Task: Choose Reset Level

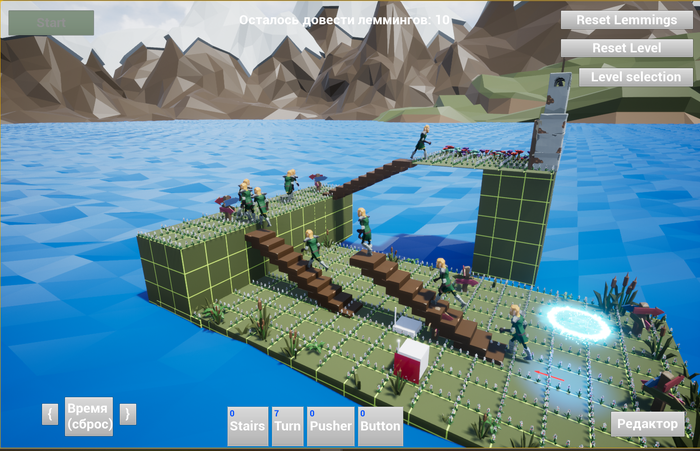Action: (626, 48)
